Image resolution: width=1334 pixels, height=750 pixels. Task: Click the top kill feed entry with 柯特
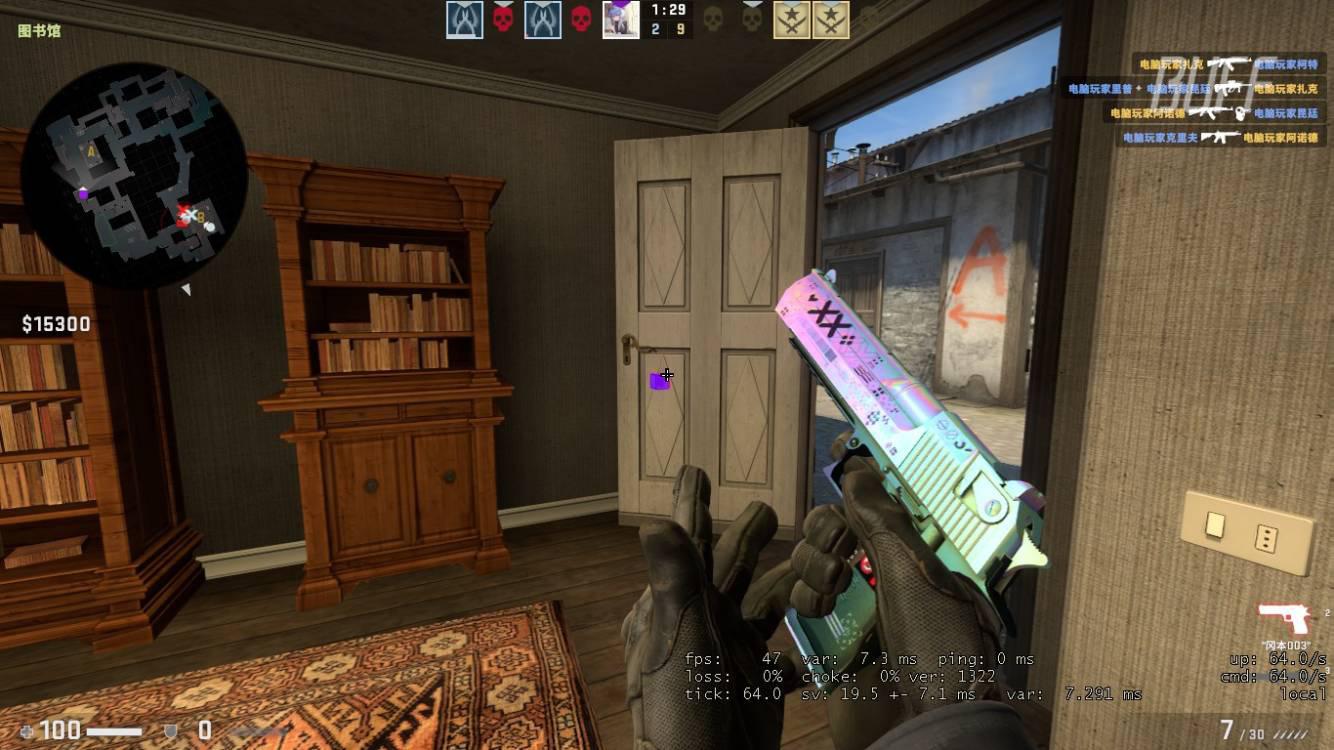click(x=1225, y=64)
